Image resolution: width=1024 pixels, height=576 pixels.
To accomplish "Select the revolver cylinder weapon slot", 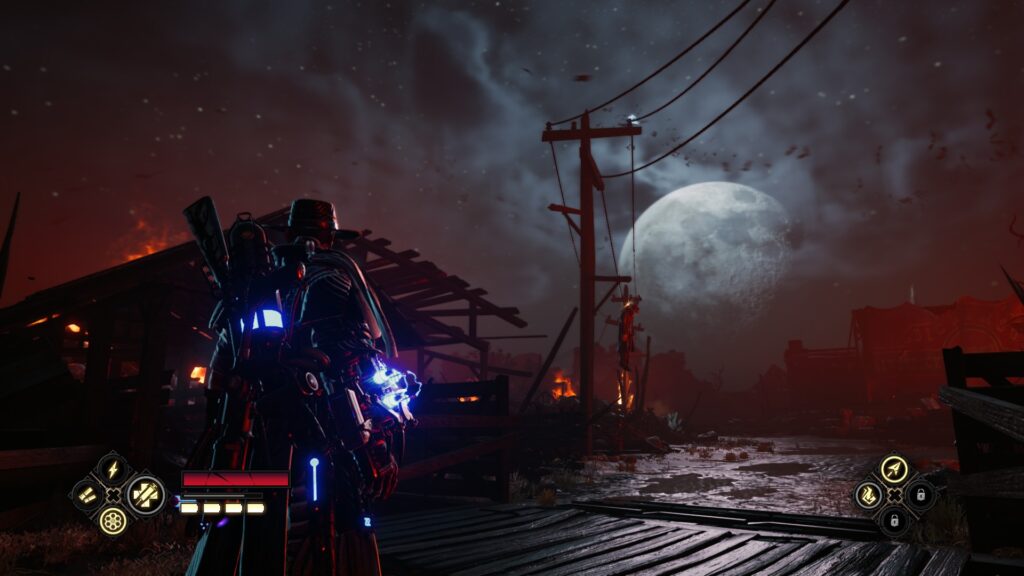I will (x=113, y=520).
